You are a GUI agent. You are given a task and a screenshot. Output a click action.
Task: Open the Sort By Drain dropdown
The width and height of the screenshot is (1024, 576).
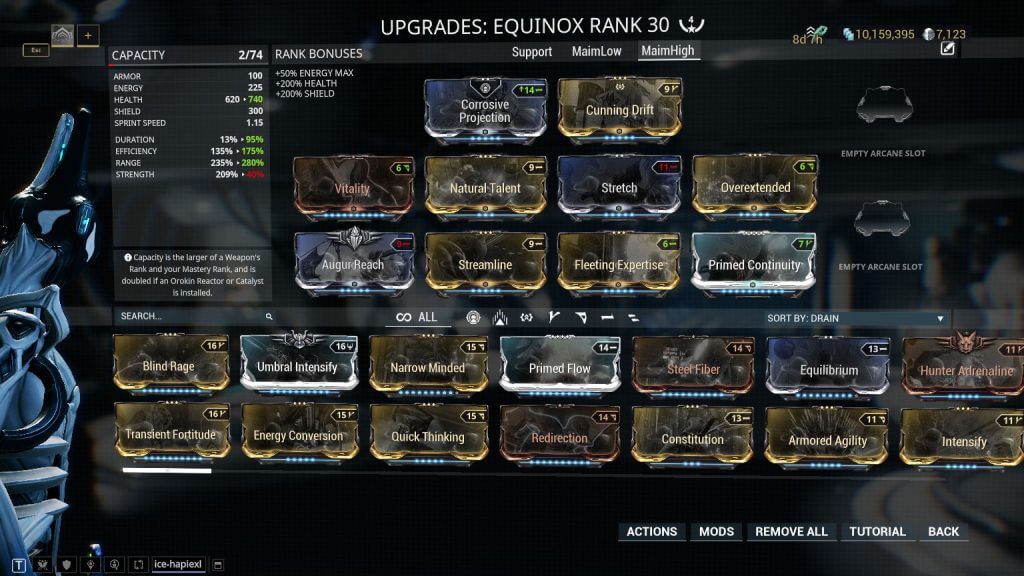pos(856,318)
